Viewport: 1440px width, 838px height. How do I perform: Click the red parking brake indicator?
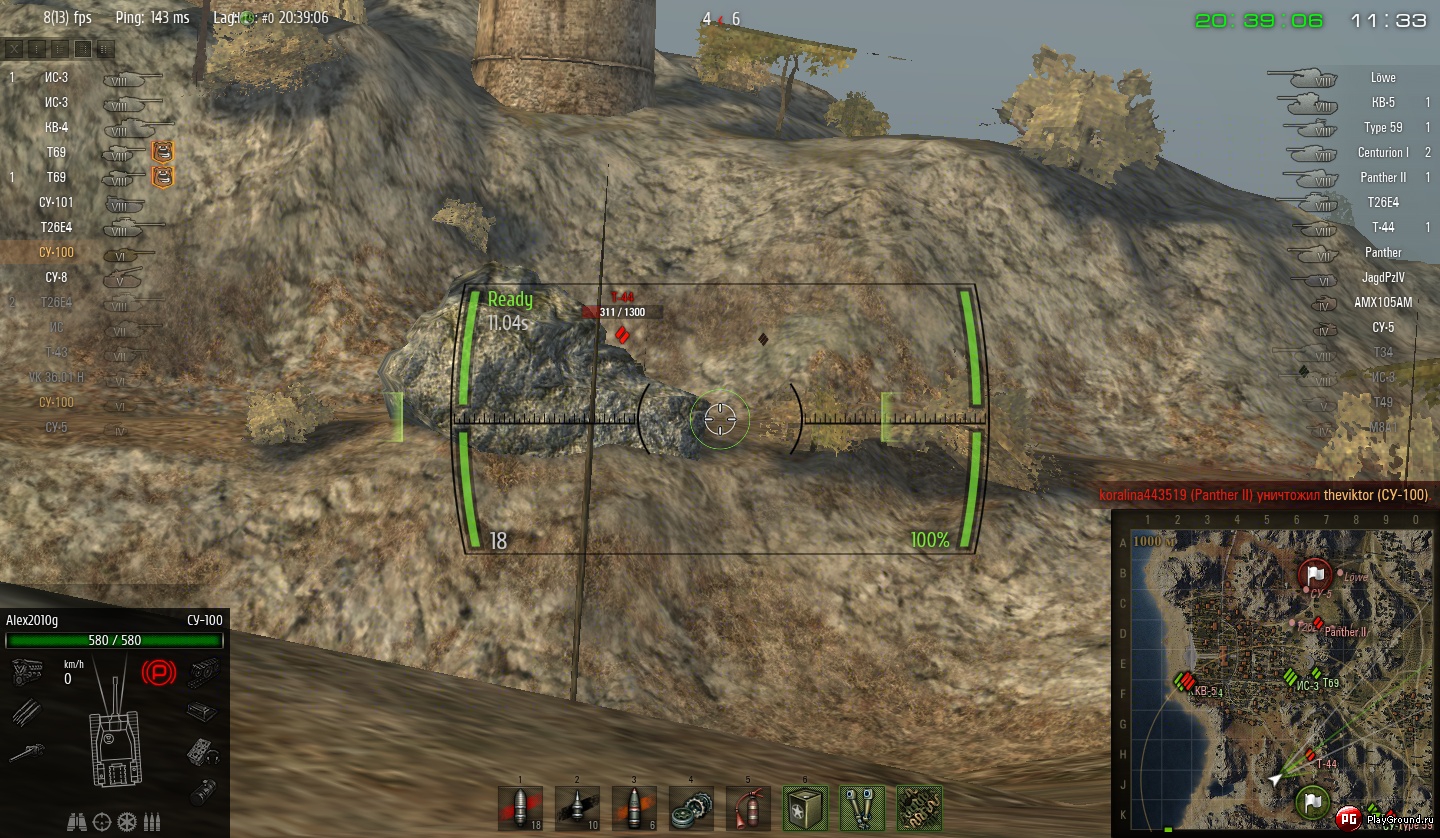click(x=158, y=672)
